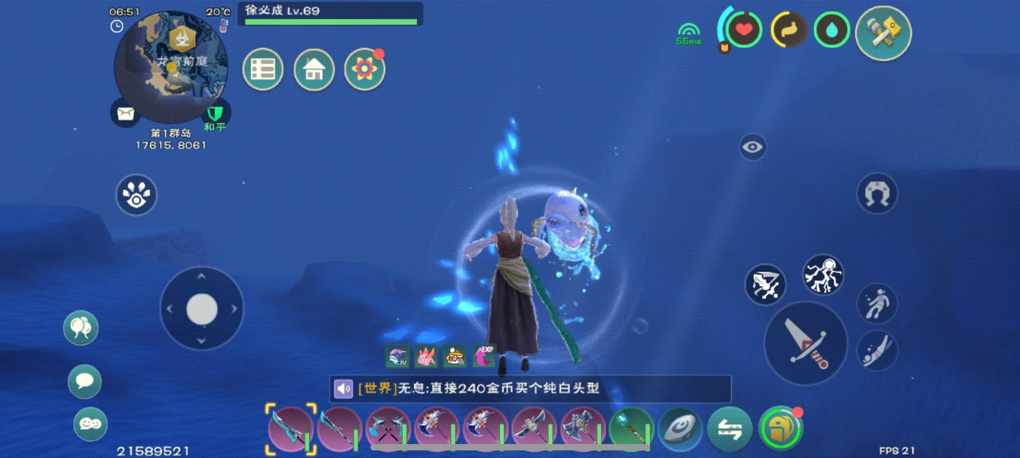1020x458 pixels.
Task: Select the green staff hotbar slot
Action: point(631,428)
